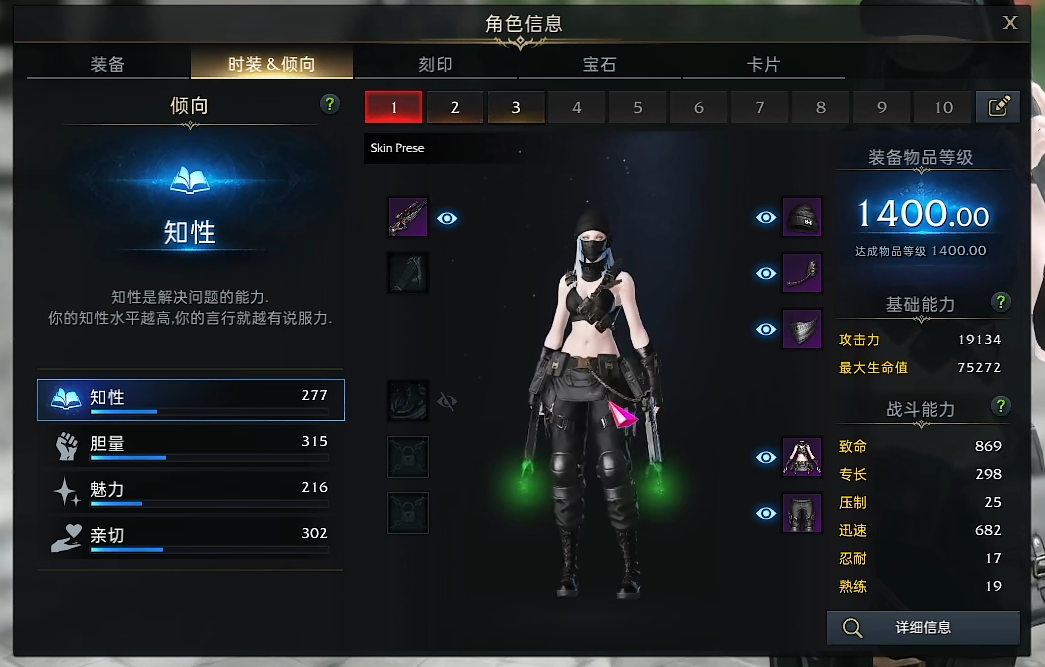Choose the 魅力 stat row
1045x667 pixels.
tap(190, 491)
